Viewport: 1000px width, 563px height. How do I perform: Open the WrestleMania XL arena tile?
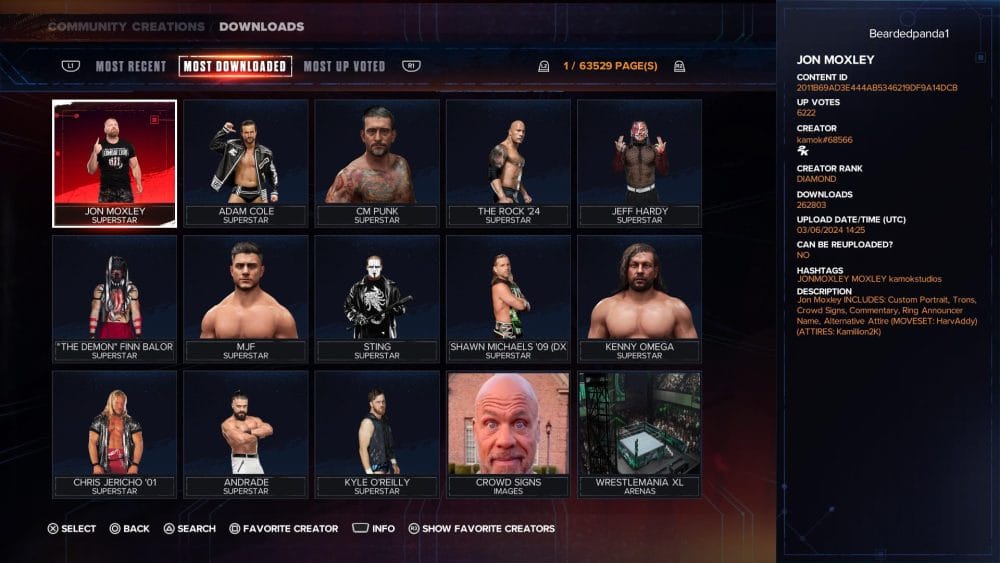pyautogui.click(x=639, y=434)
